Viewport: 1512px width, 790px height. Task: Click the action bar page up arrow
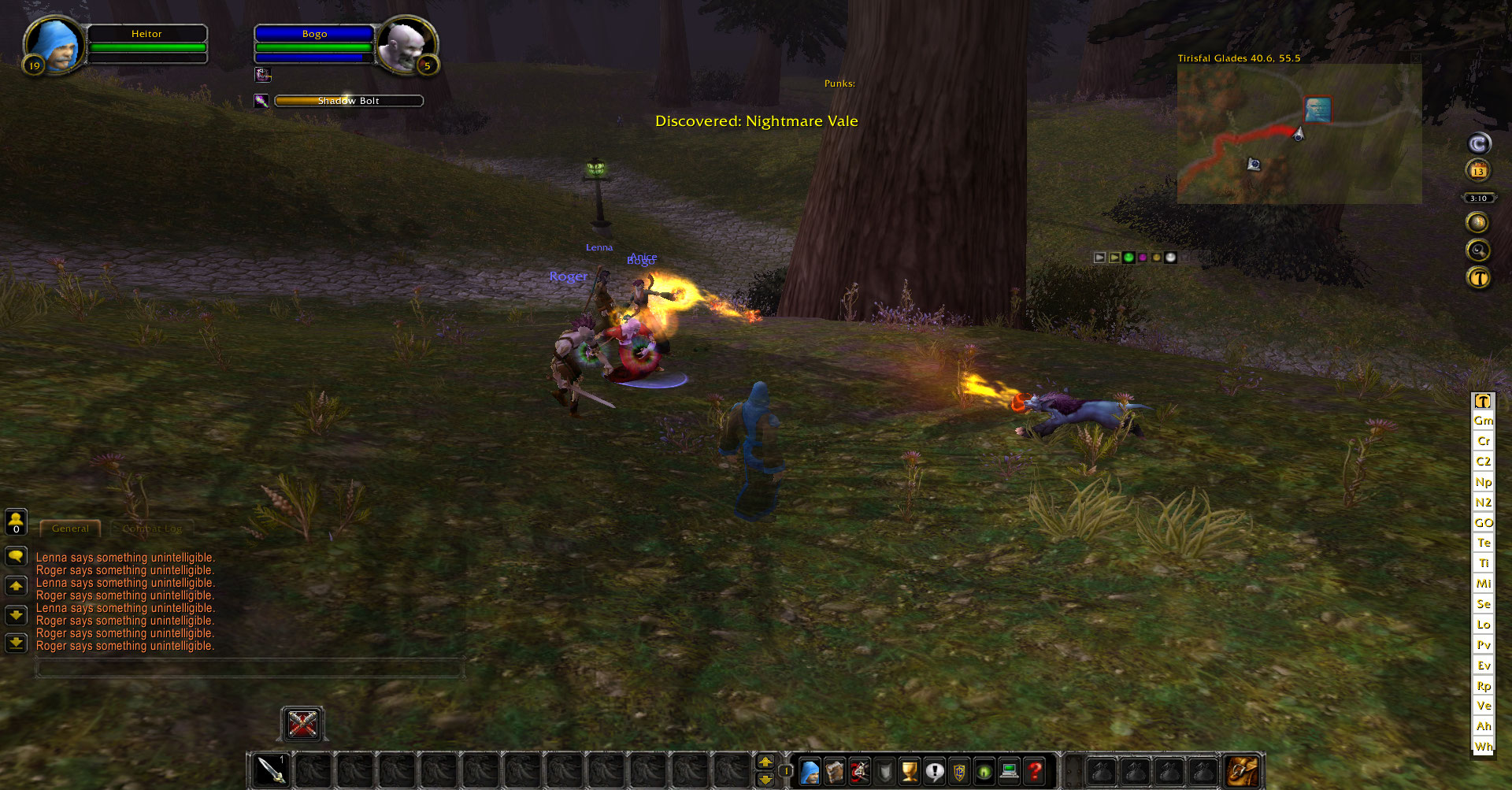pos(765,762)
